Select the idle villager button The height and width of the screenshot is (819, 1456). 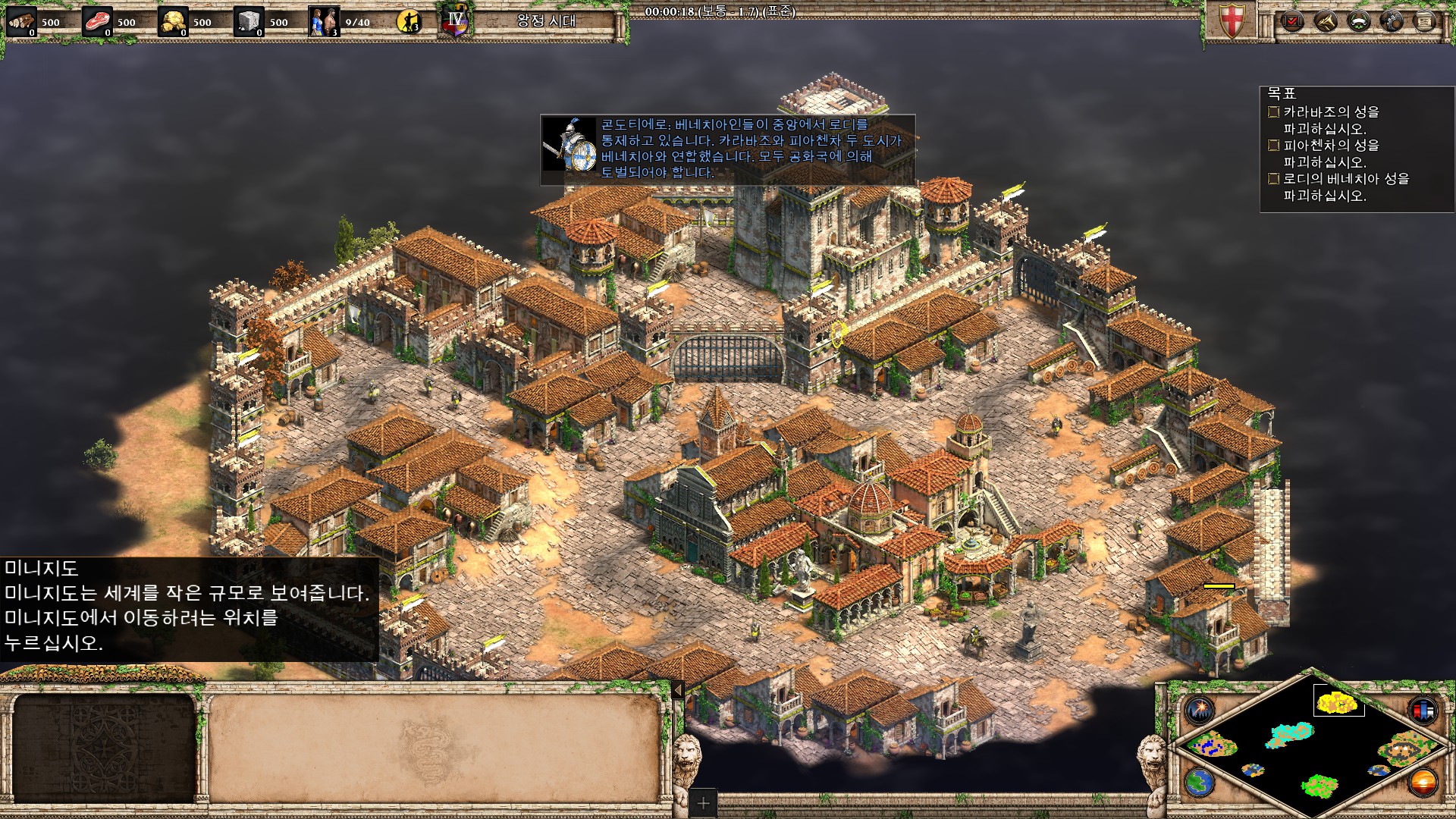pyautogui.click(x=409, y=22)
